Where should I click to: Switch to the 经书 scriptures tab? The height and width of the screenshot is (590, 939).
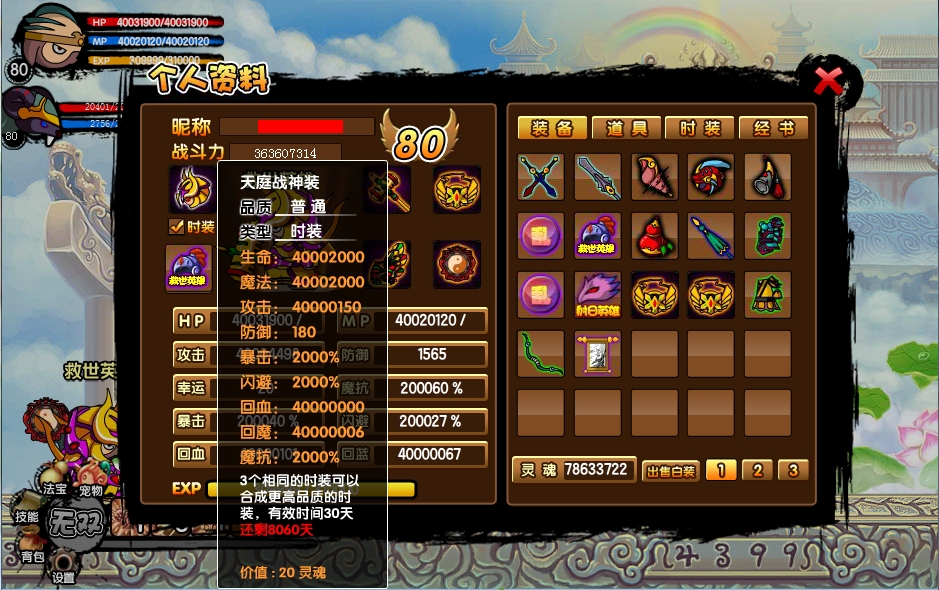click(x=773, y=128)
